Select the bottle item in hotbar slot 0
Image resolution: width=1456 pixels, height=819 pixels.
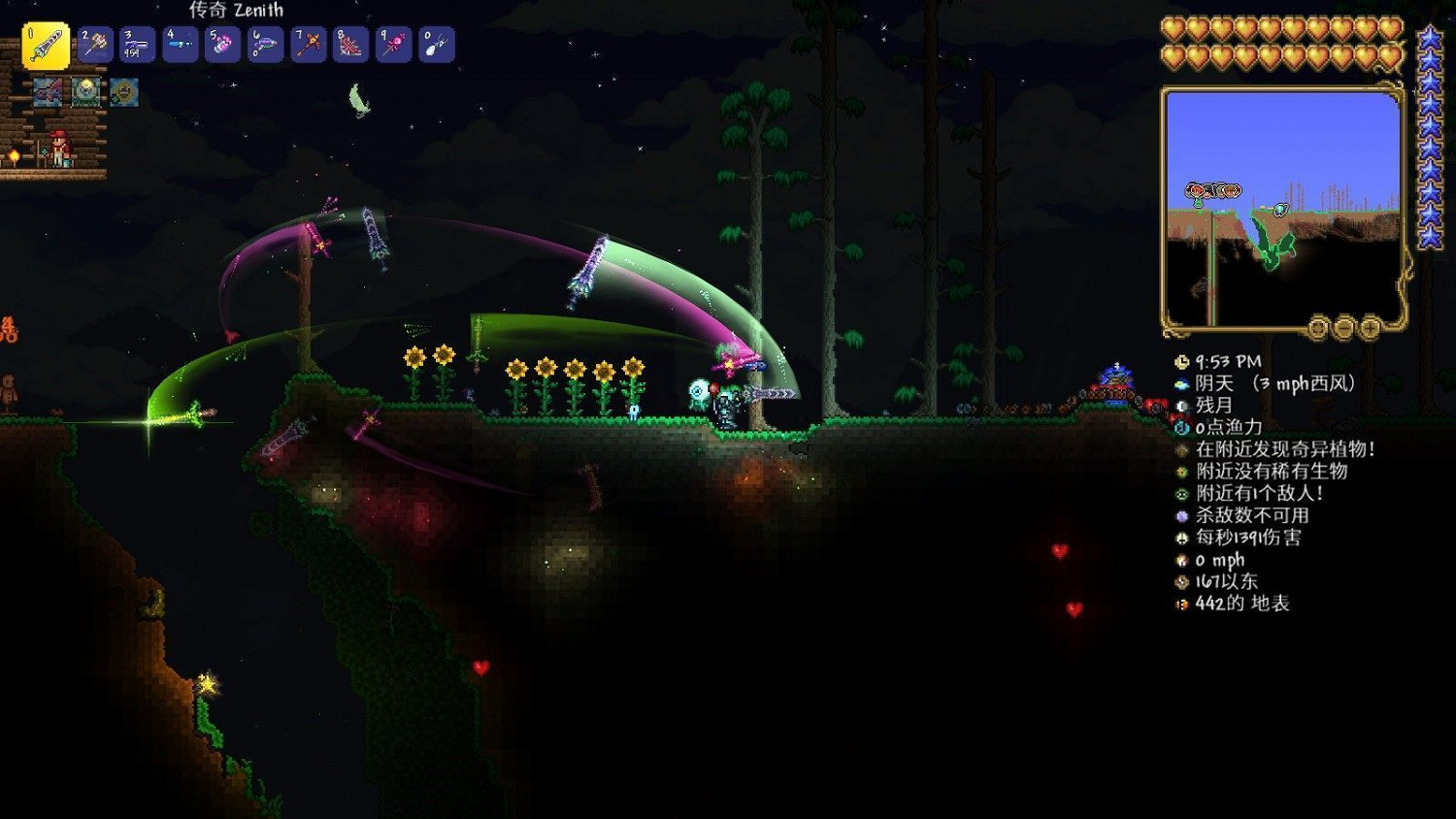point(436,44)
